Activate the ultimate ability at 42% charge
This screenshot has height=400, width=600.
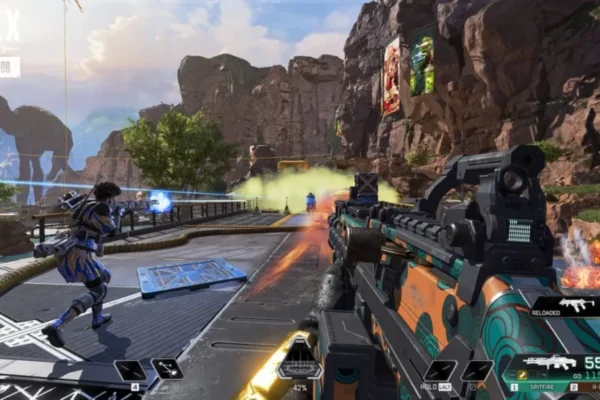click(x=299, y=356)
